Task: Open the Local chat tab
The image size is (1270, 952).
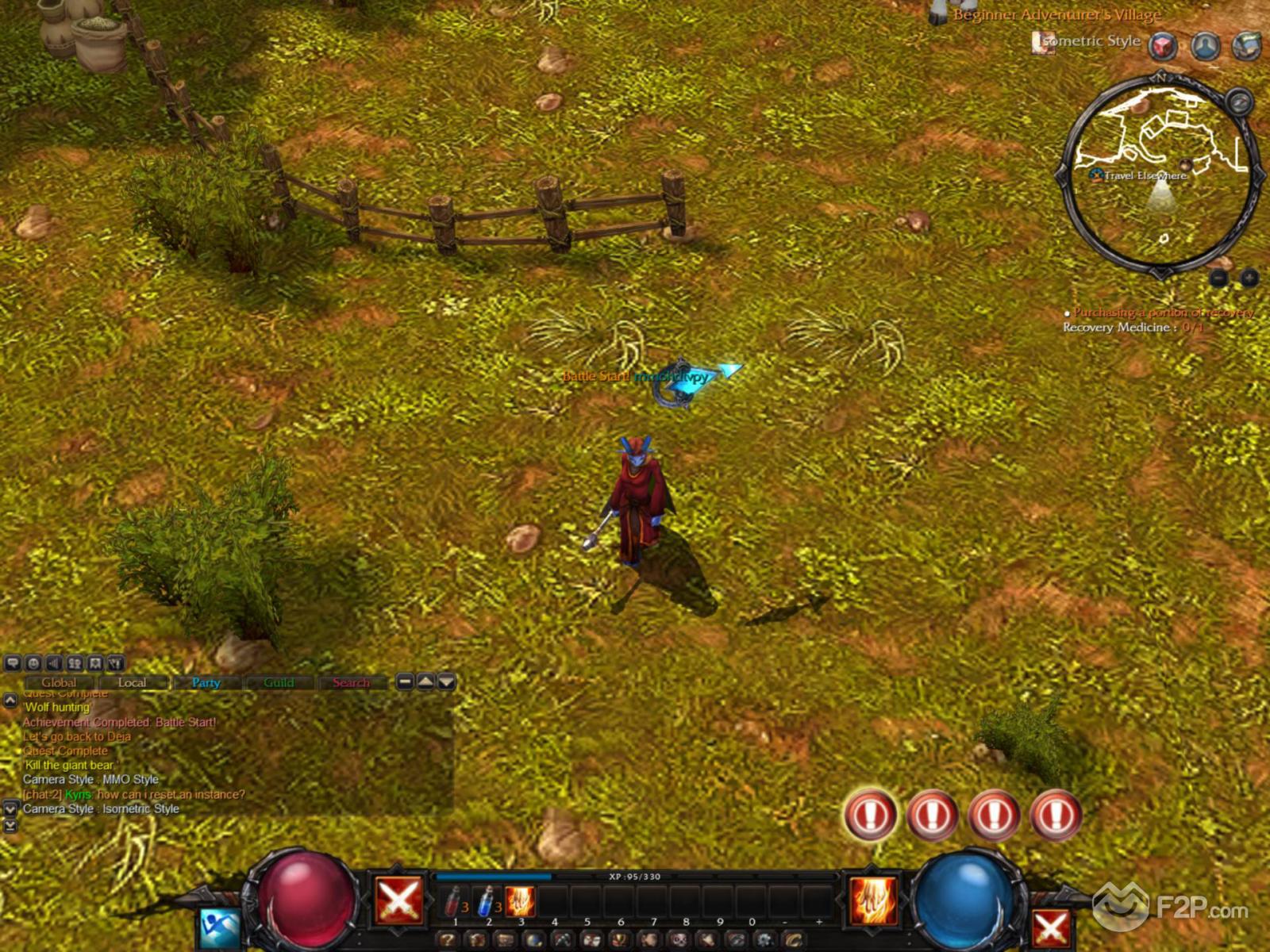Action: click(x=132, y=682)
